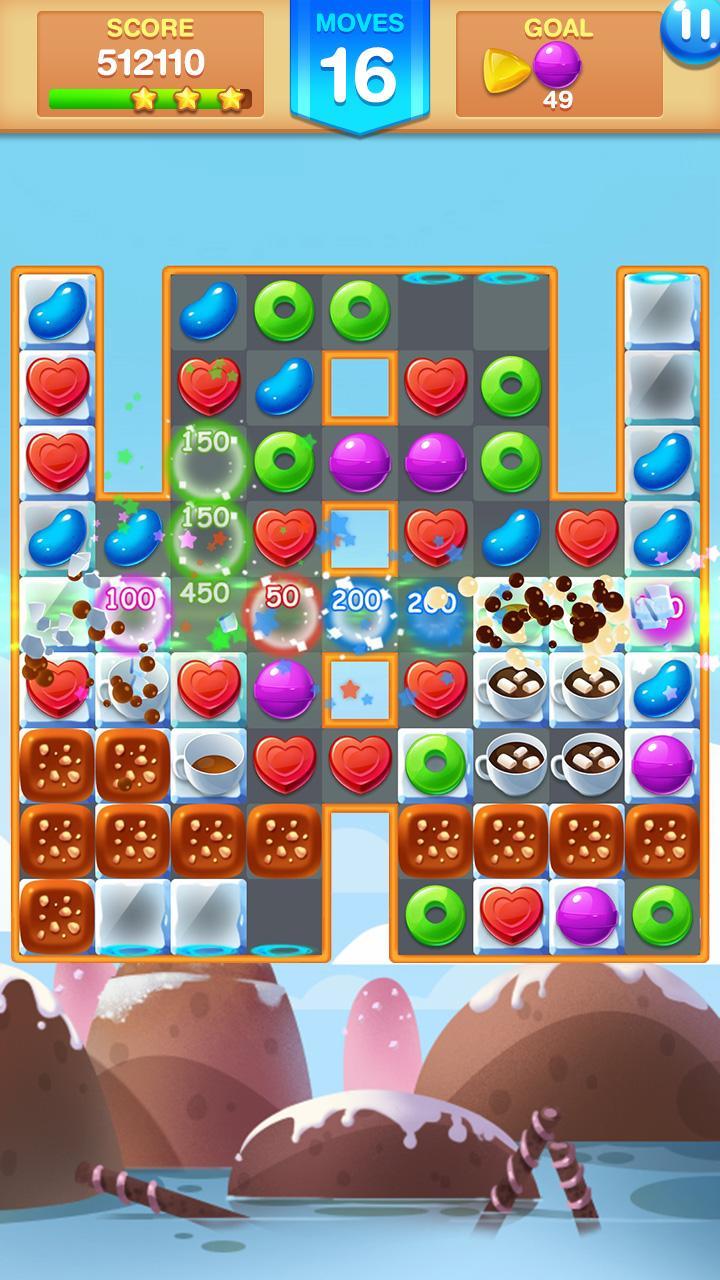The image size is (720, 1280).
Task: Select the half-empty coffee cup tile
Action: coord(208,766)
